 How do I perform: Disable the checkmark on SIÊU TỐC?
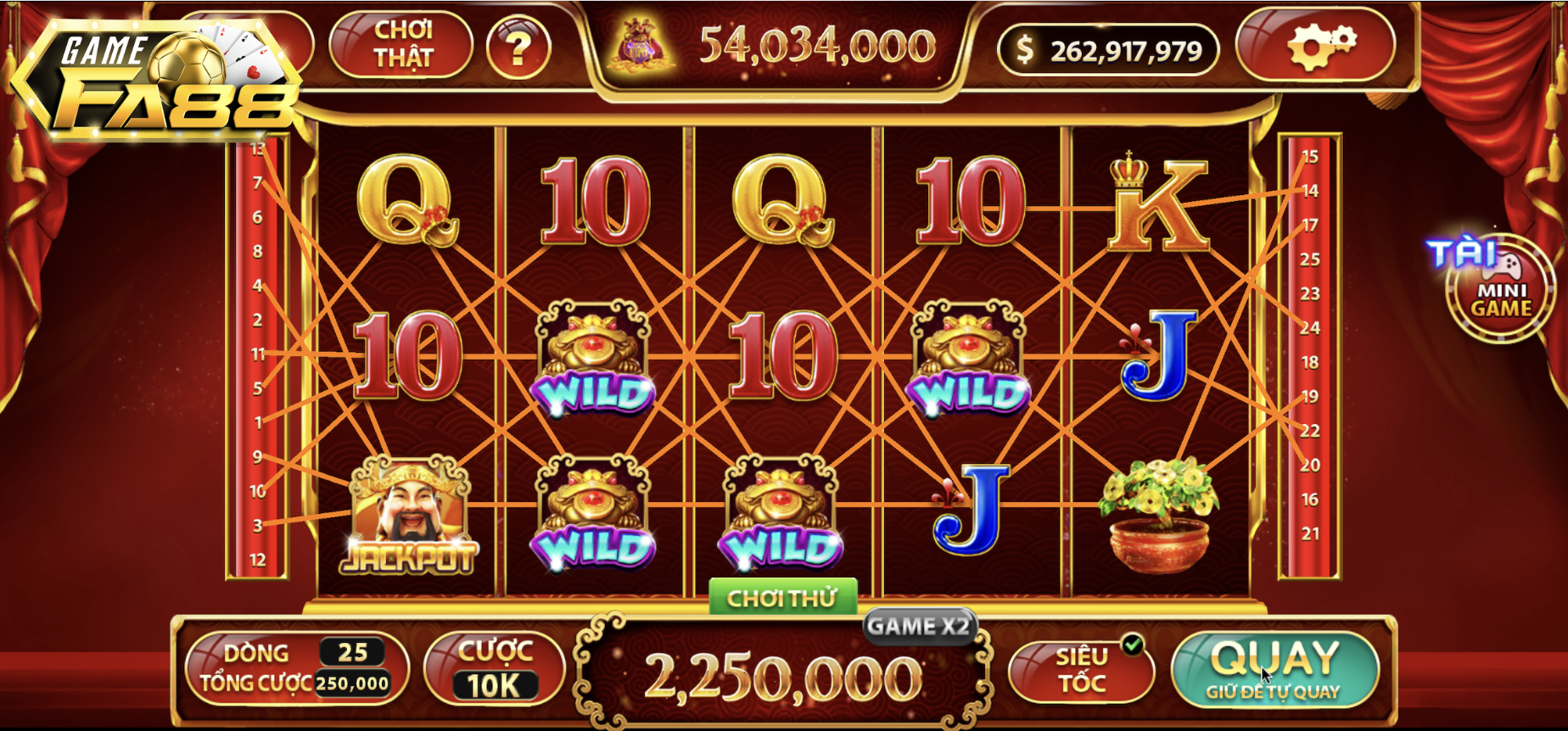coord(1130,644)
